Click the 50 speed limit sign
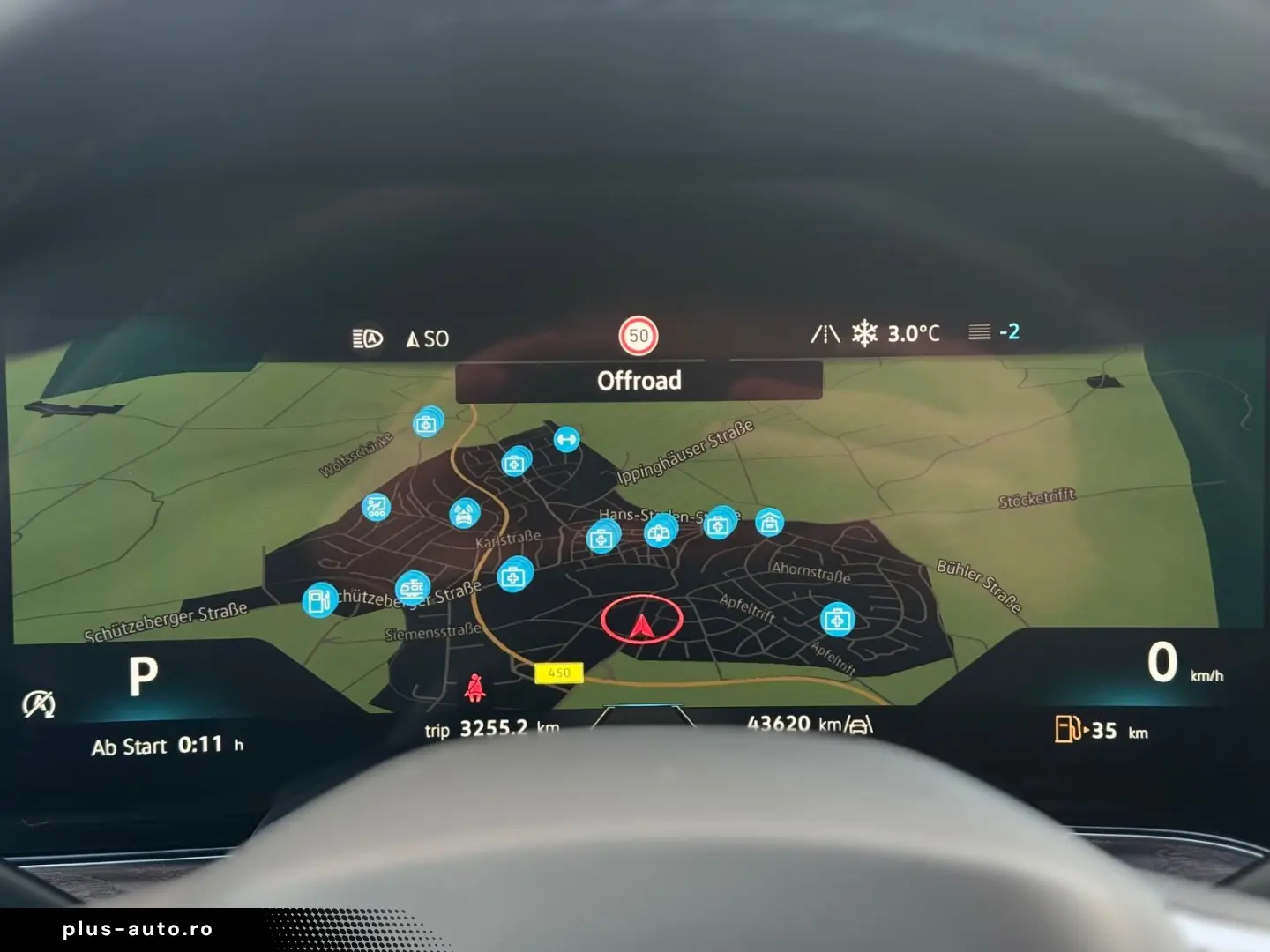The height and width of the screenshot is (952, 1270). point(639,336)
